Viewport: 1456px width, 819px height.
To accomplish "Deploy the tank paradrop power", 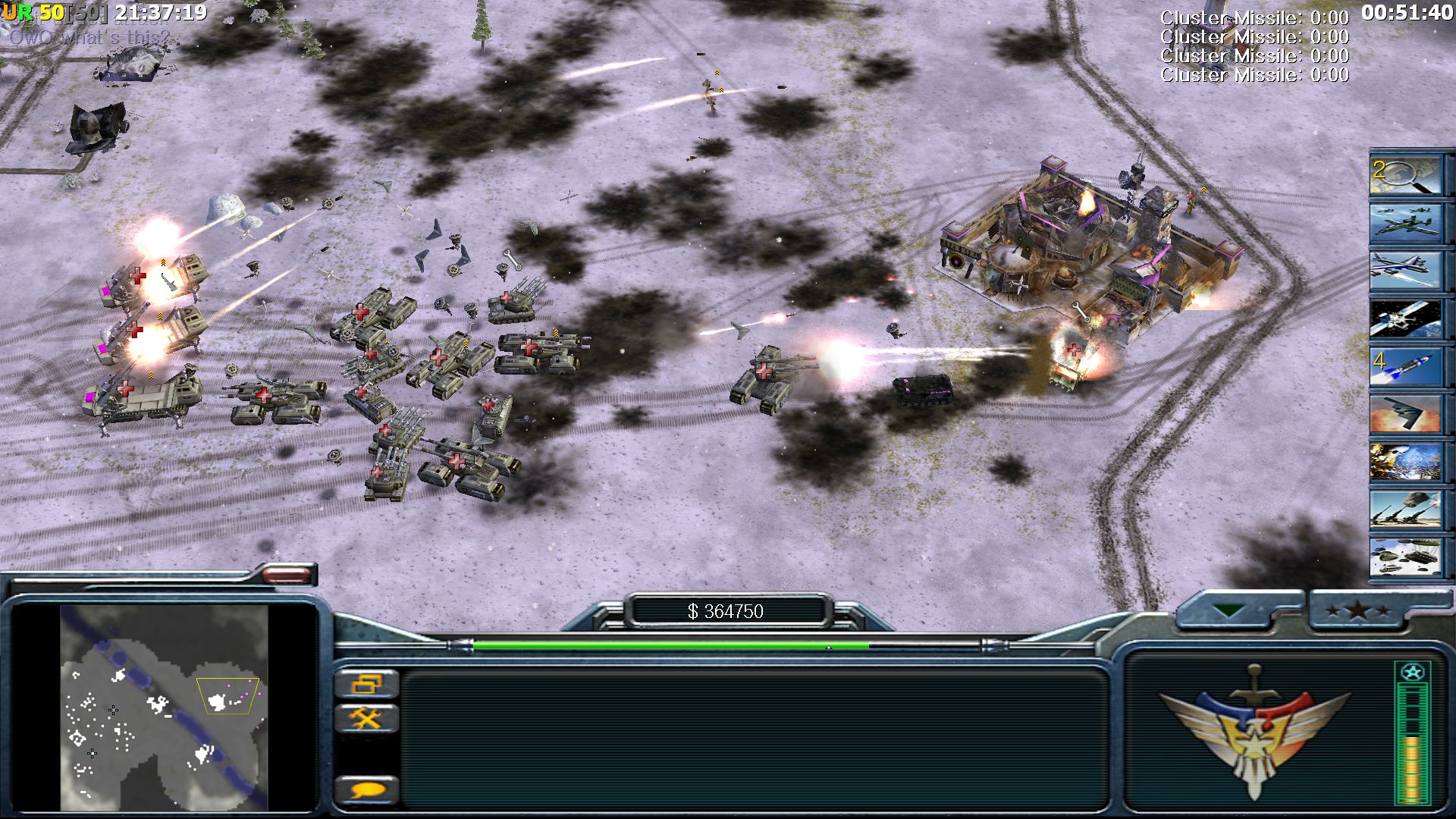I will (x=1405, y=558).
